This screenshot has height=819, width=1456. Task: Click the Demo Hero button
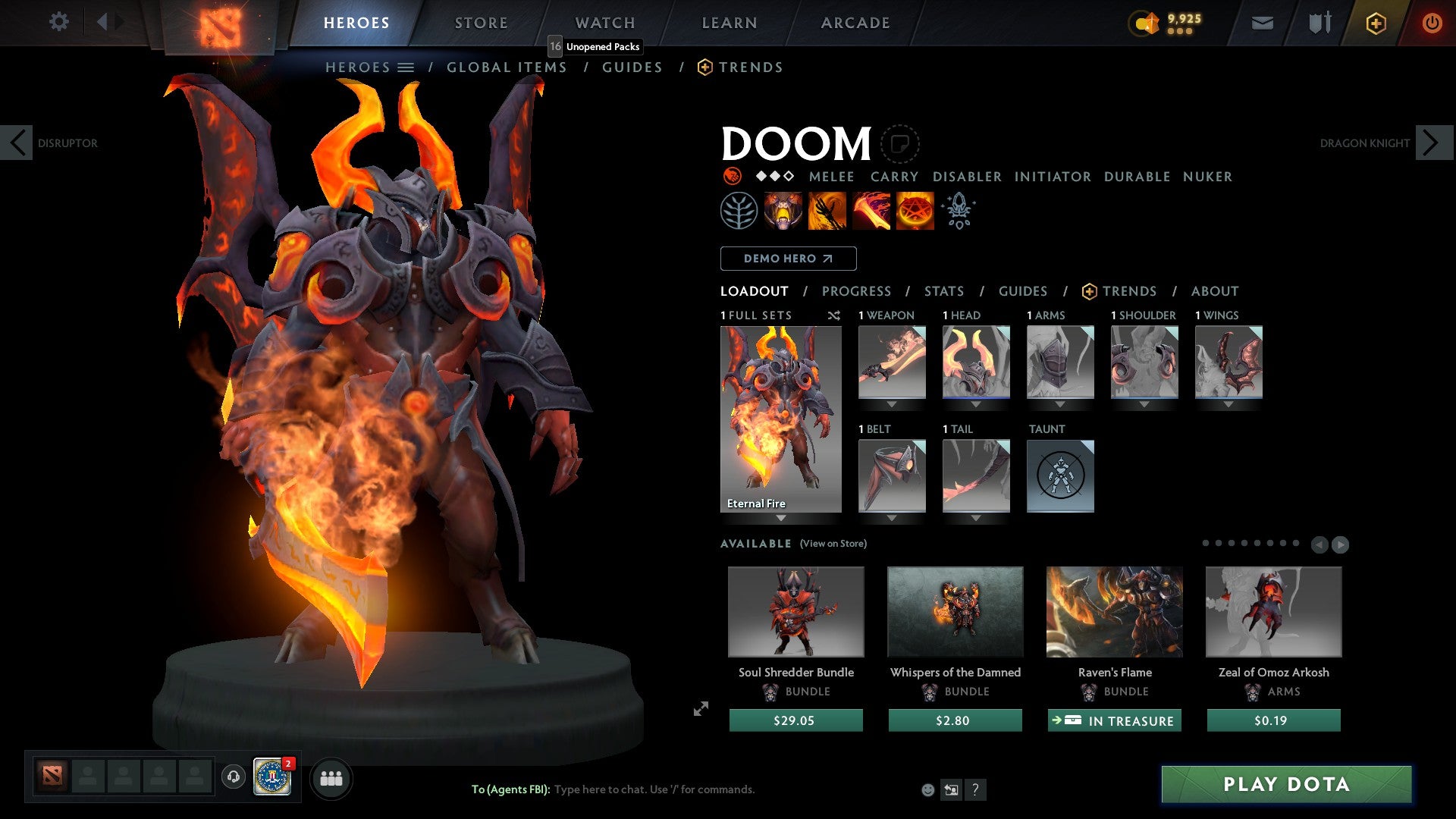point(787,259)
